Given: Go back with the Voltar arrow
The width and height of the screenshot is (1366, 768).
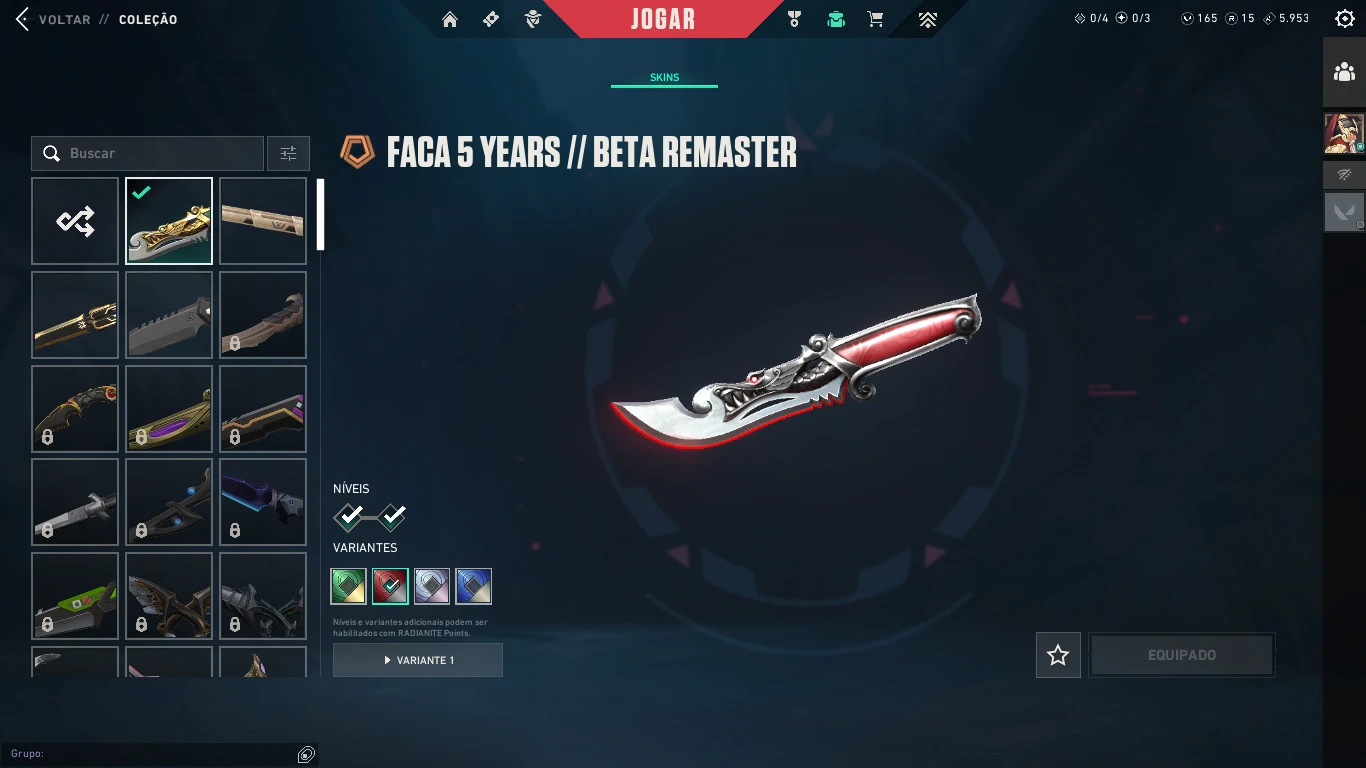Looking at the screenshot, I should coord(24,19).
